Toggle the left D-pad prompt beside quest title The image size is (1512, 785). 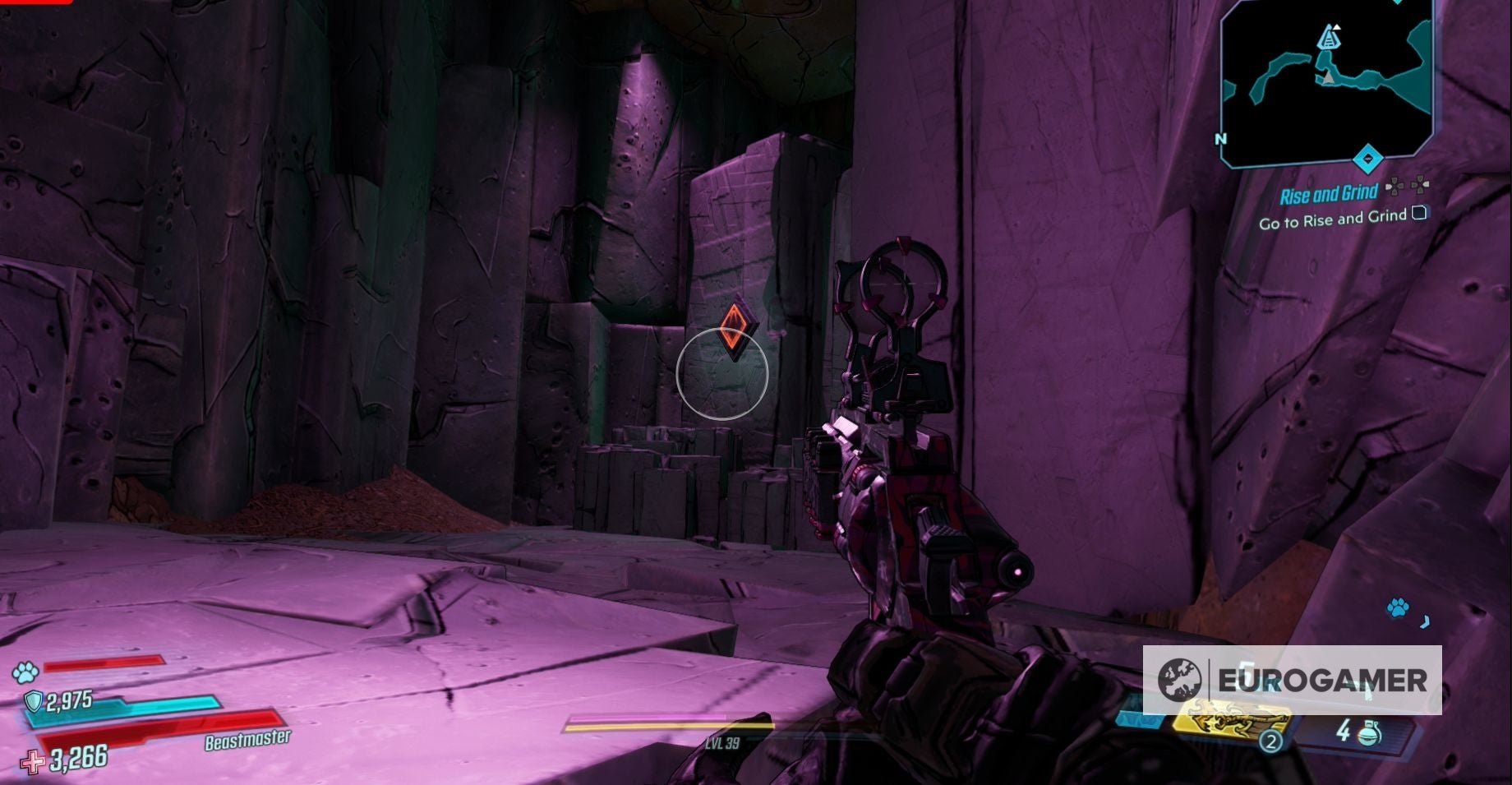click(1396, 187)
